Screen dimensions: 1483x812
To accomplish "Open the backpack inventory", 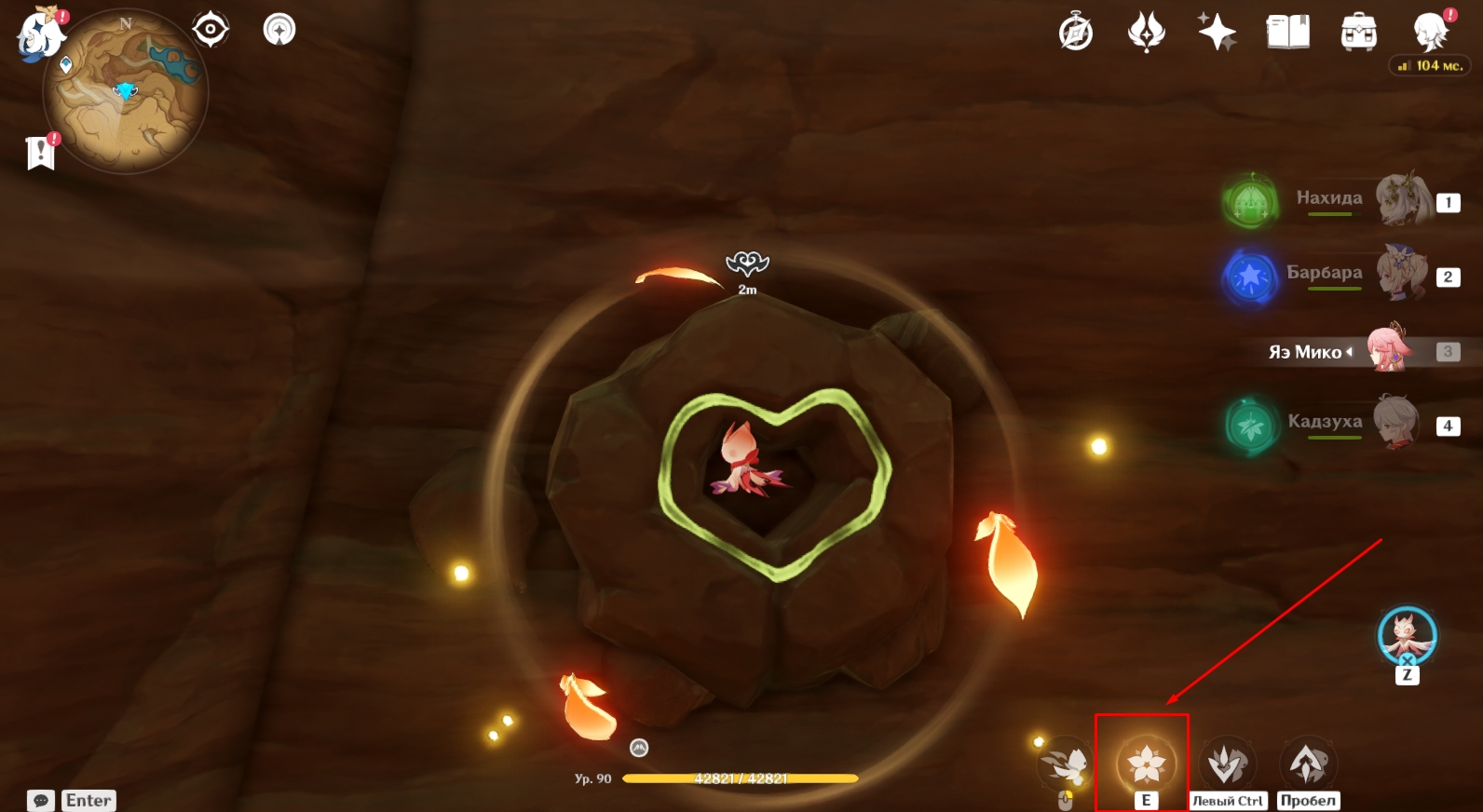I will click(1358, 33).
